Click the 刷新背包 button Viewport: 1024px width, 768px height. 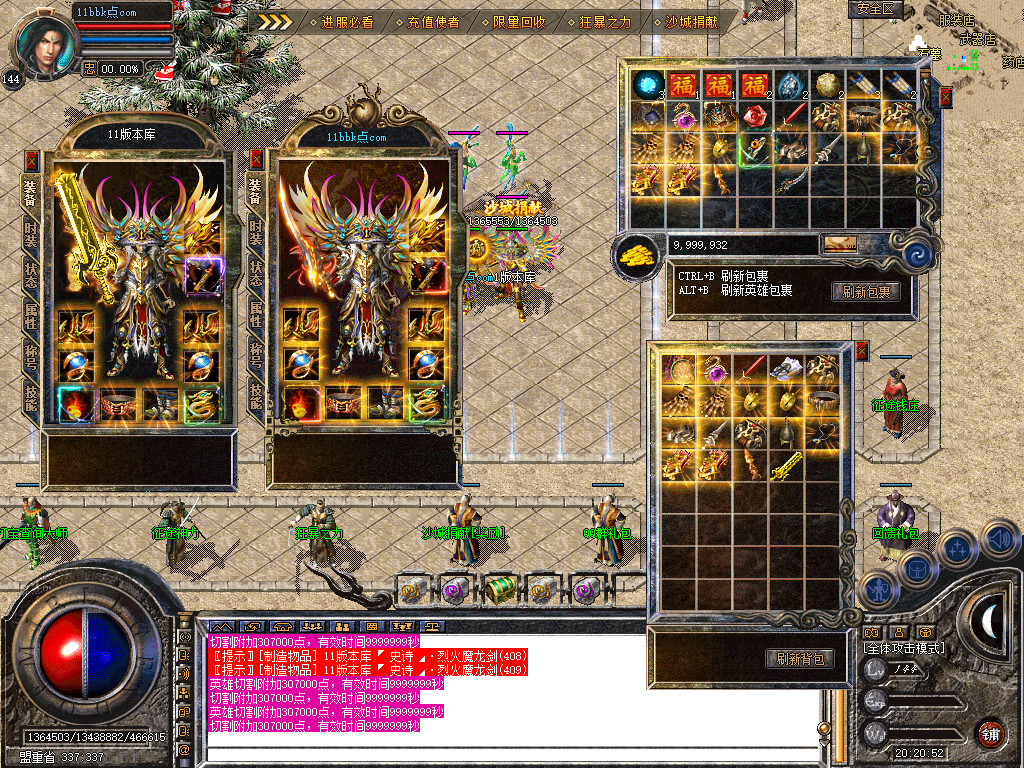pyautogui.click(x=799, y=658)
